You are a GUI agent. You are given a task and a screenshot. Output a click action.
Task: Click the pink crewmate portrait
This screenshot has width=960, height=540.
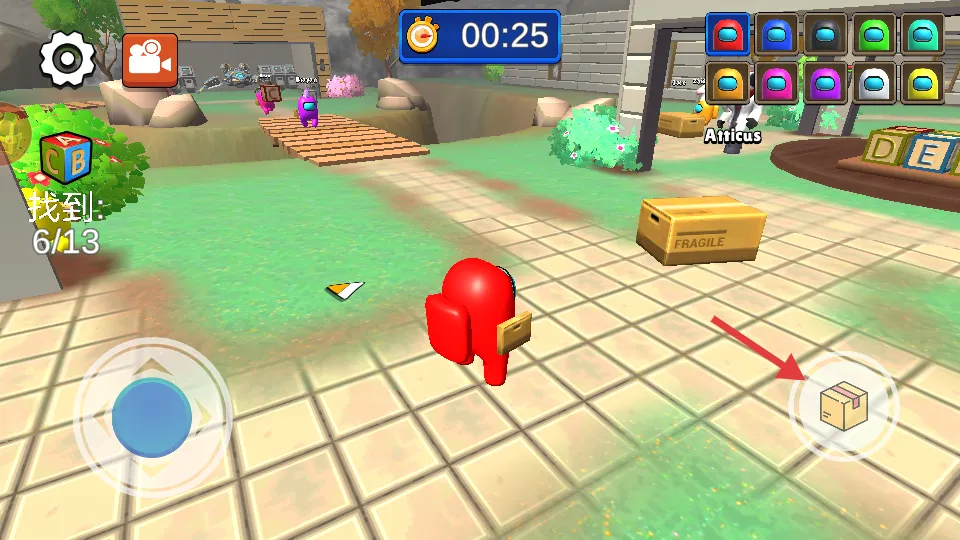click(x=776, y=83)
